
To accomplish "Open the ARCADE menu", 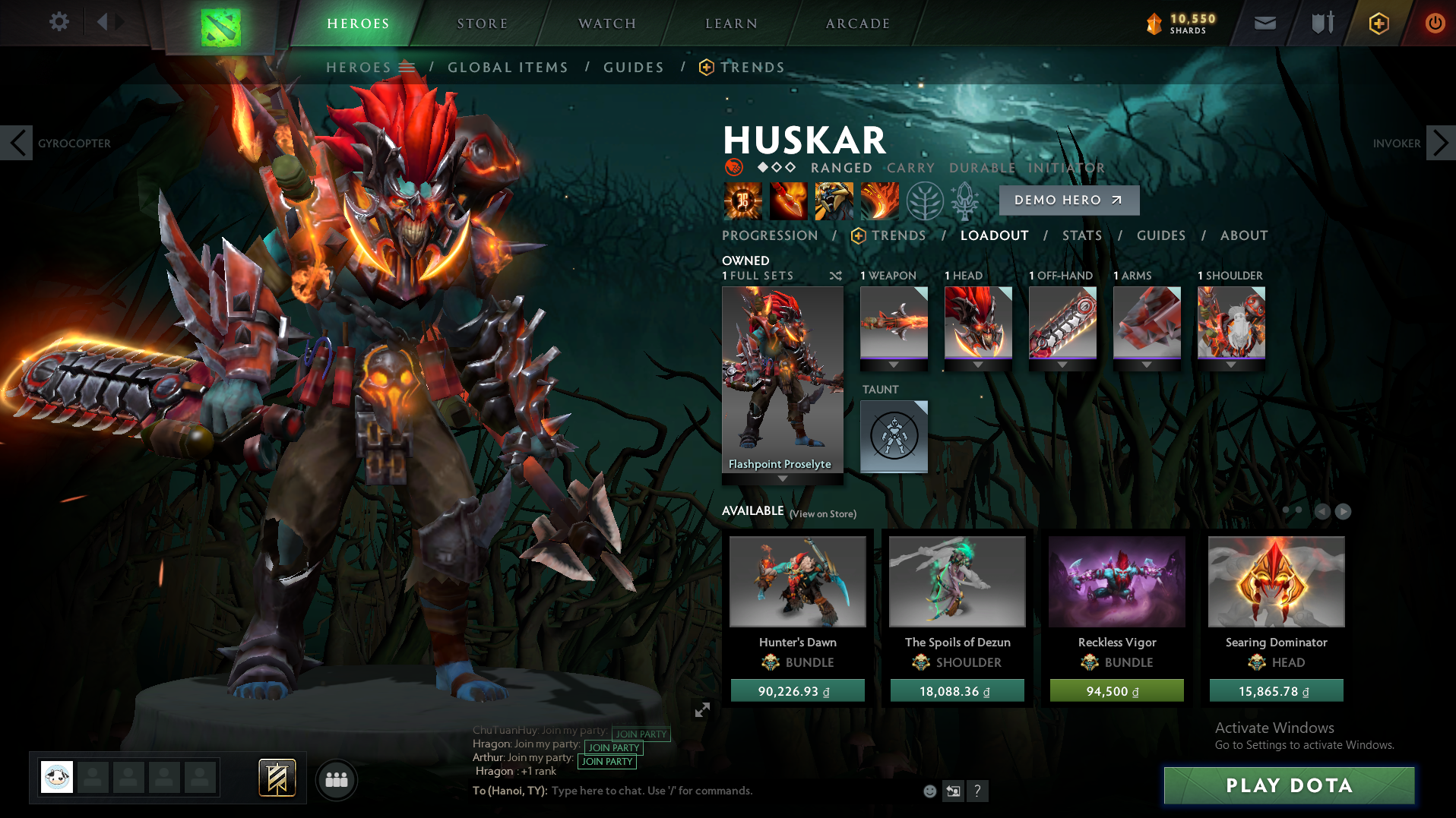I will [857, 23].
